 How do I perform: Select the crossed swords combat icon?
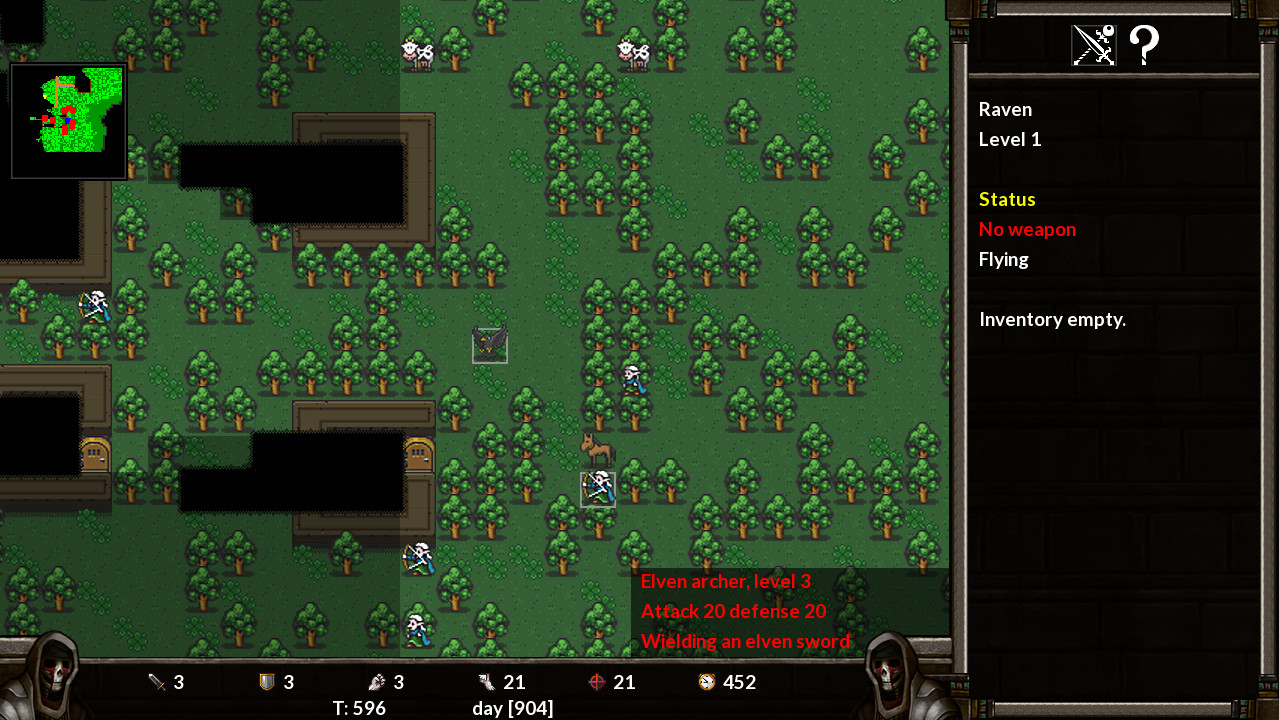tap(1092, 44)
